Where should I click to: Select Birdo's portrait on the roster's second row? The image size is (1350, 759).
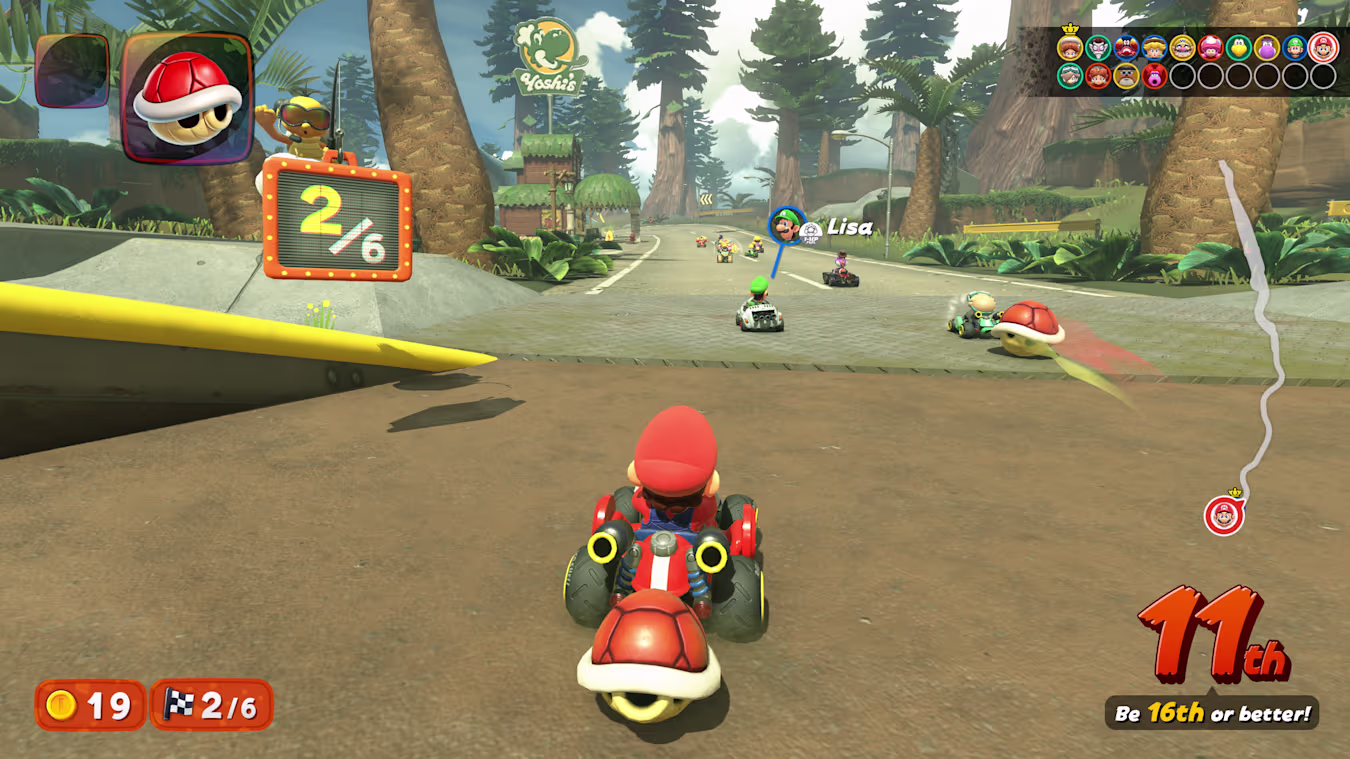[x=1154, y=76]
